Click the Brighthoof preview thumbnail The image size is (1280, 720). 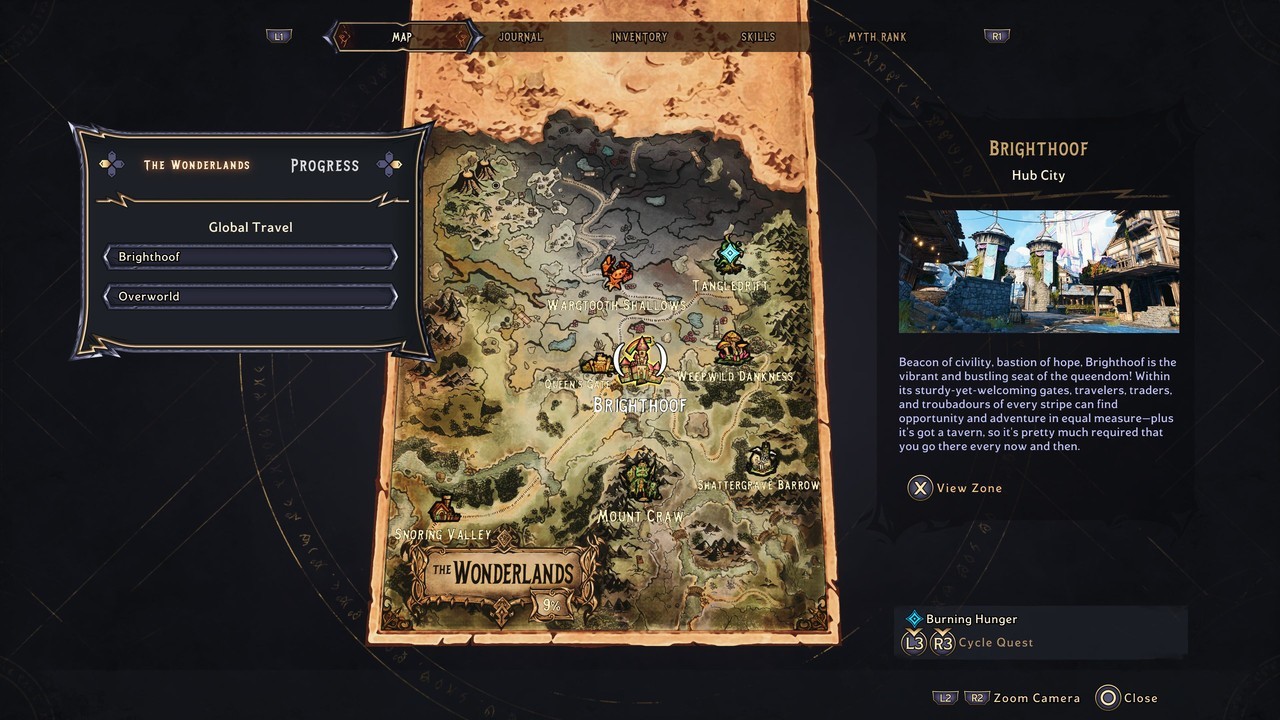[1038, 271]
